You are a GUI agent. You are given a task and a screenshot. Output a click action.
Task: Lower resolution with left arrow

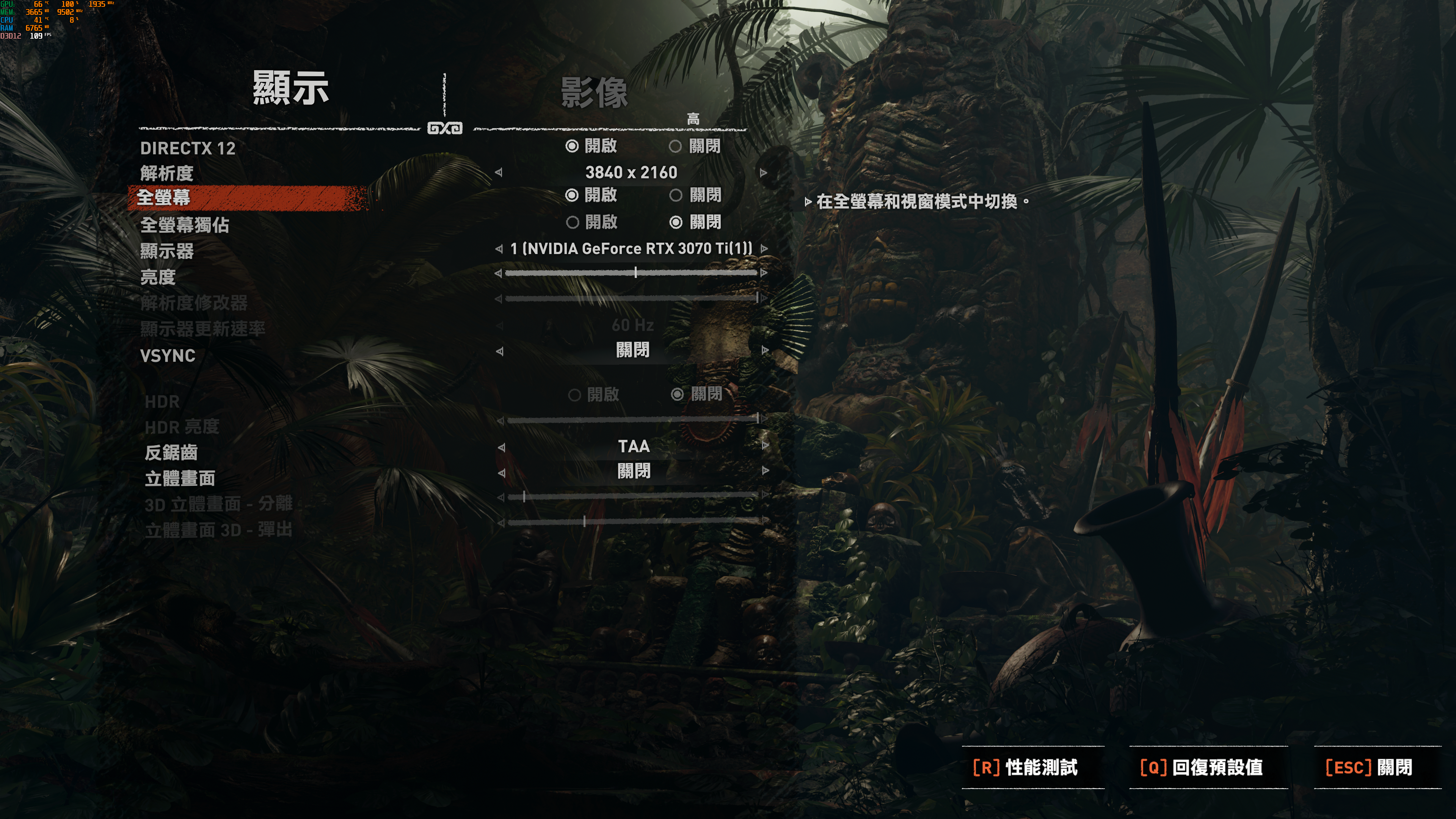click(x=499, y=173)
